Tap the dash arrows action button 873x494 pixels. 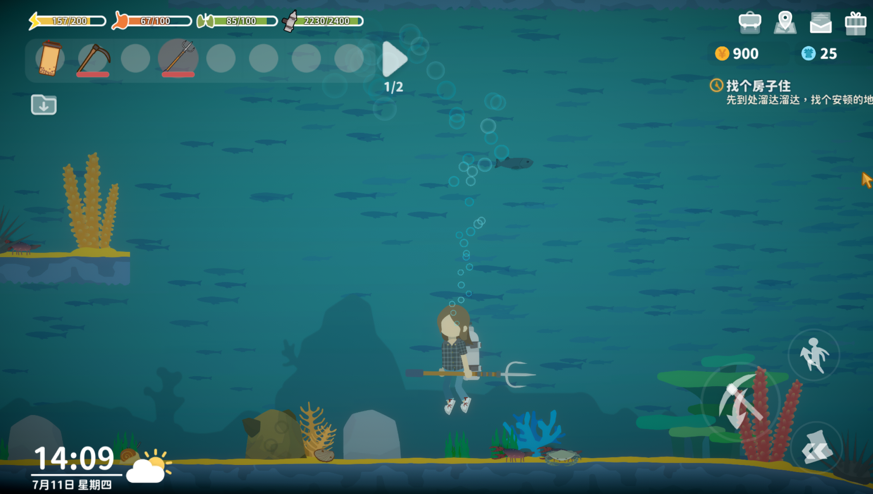pos(816,447)
